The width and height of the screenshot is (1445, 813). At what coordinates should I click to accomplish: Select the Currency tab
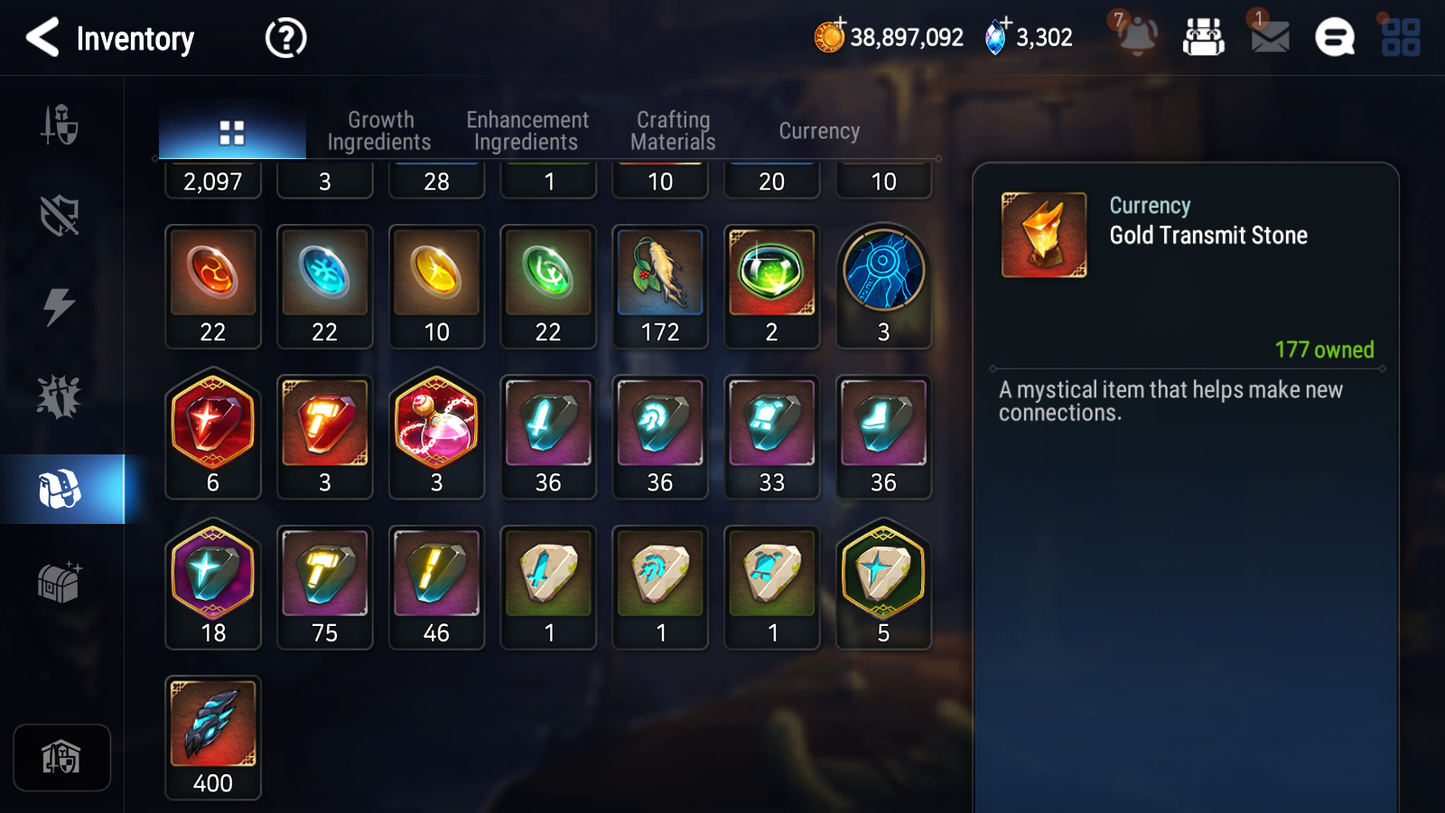tap(819, 131)
